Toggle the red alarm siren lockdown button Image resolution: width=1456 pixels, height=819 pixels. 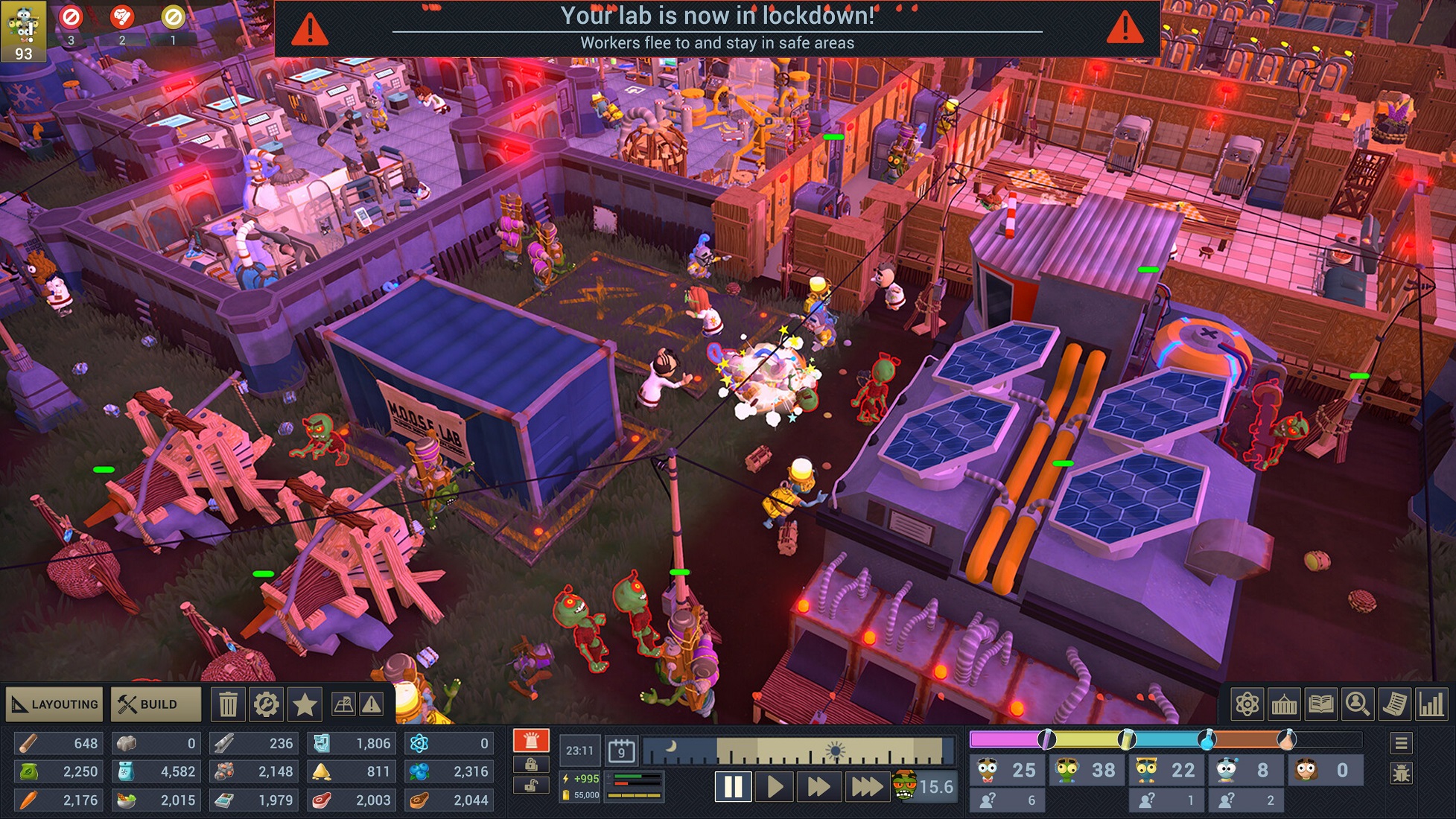(x=531, y=741)
